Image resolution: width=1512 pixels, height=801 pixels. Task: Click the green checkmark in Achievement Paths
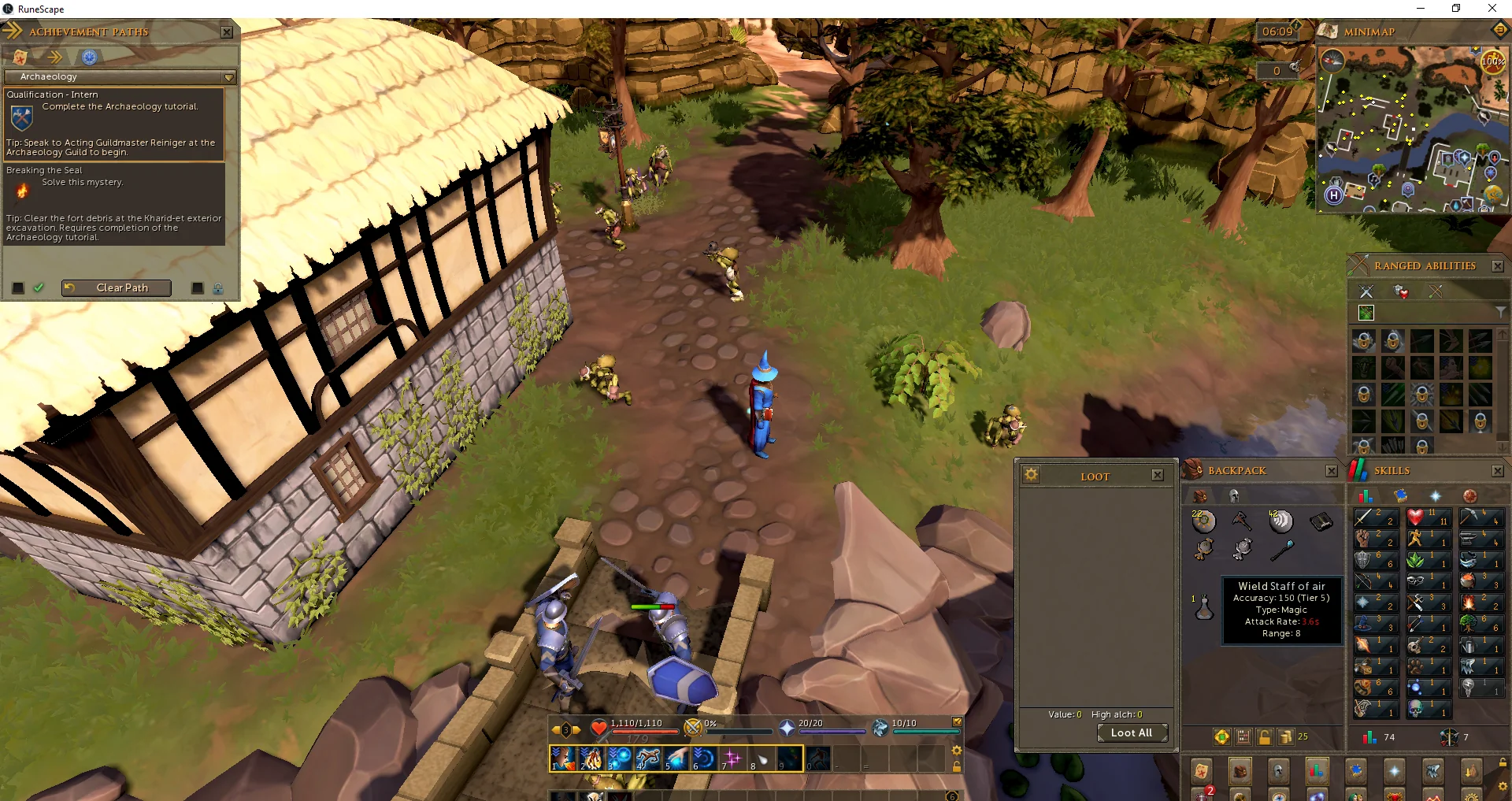39,288
